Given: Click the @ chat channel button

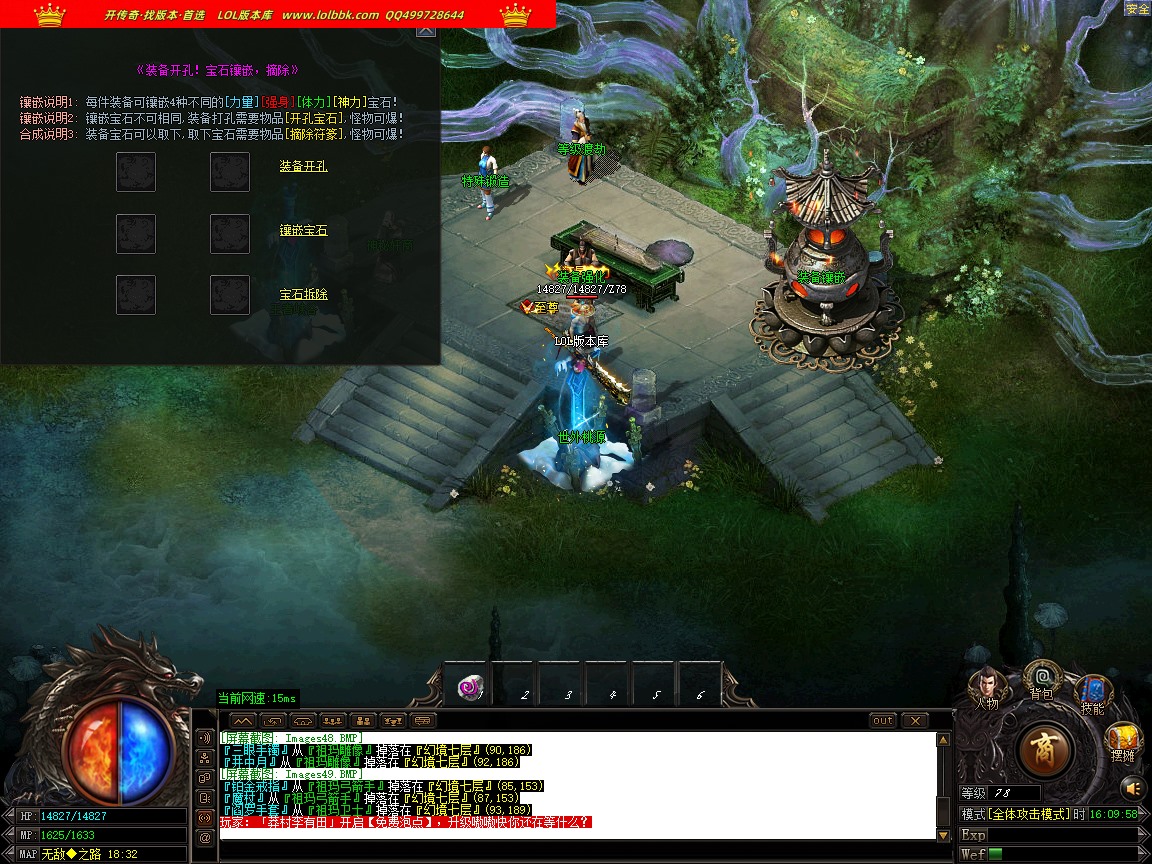Looking at the screenshot, I should click(205, 837).
